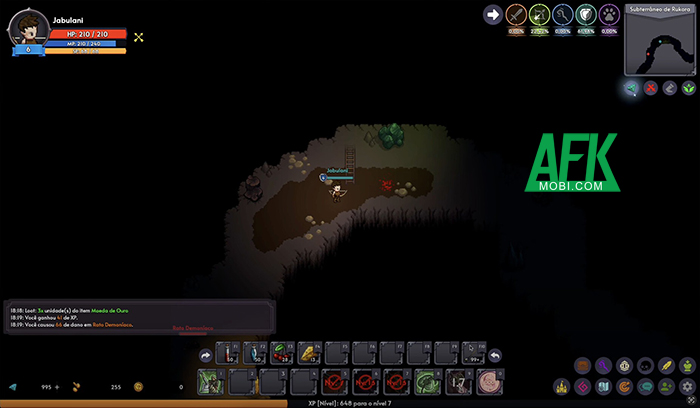Click the white arrow skill panel toggle
This screenshot has height=408, width=700.
tap(492, 14)
